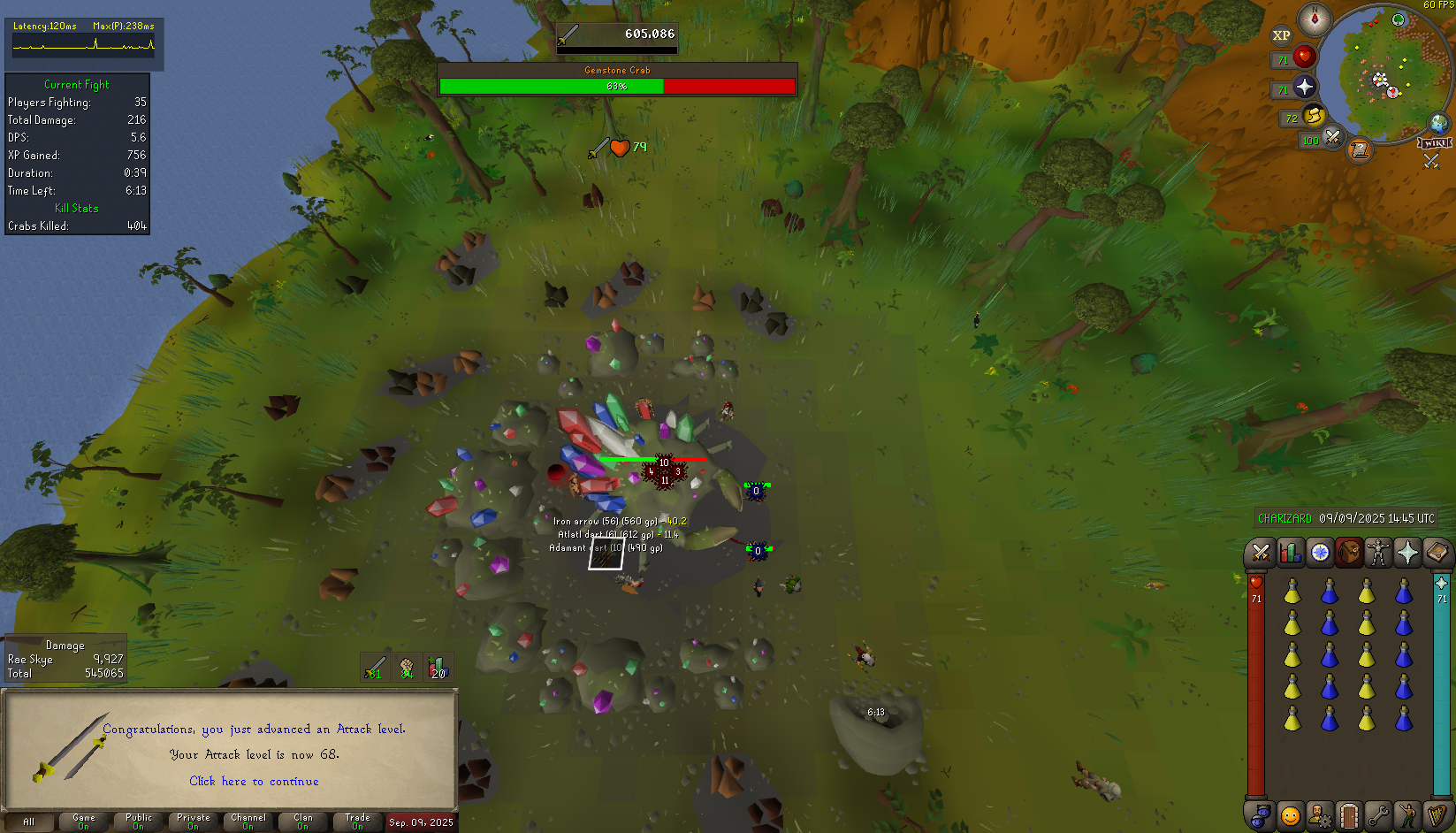This screenshot has width=1456, height=833.
Task: Activate the special attack orb
Action: coord(1332,137)
